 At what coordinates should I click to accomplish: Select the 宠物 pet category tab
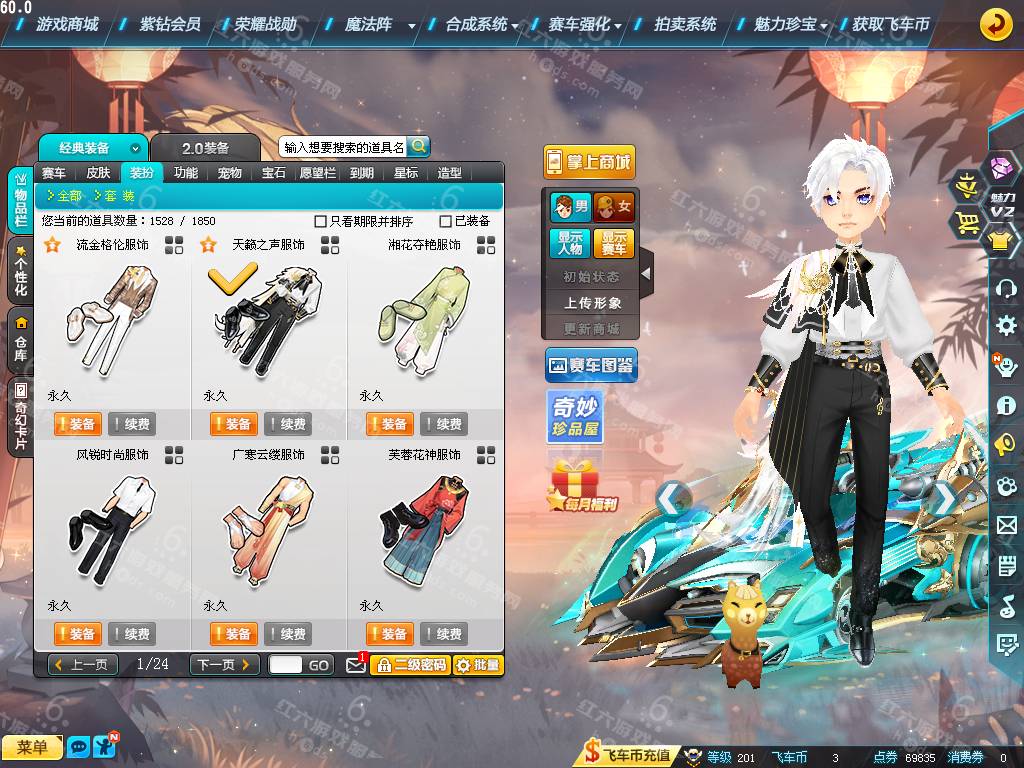[x=230, y=172]
